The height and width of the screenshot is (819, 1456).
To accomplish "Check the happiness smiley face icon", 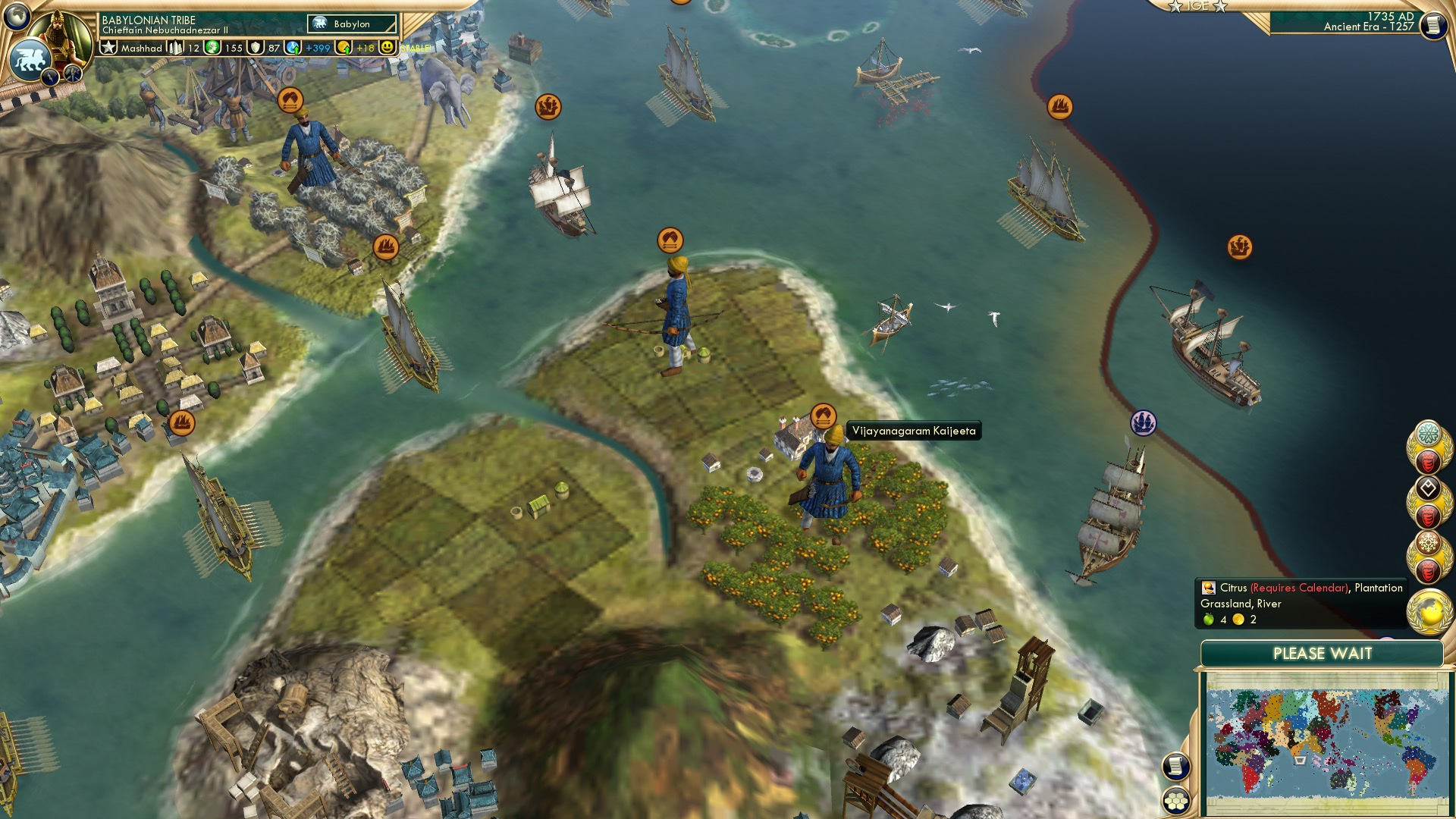I will coord(387,48).
